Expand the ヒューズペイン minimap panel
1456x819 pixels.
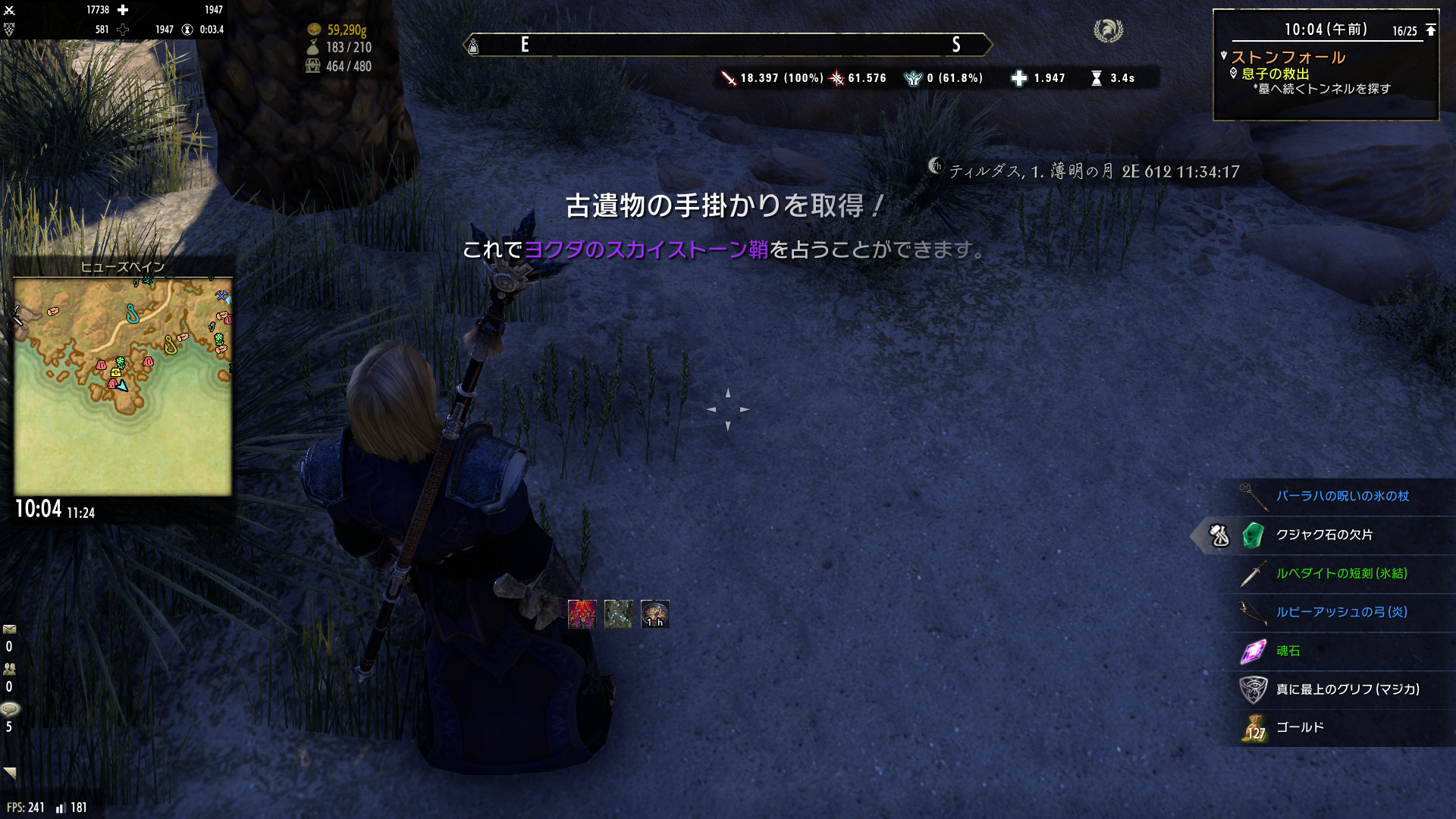[121, 267]
